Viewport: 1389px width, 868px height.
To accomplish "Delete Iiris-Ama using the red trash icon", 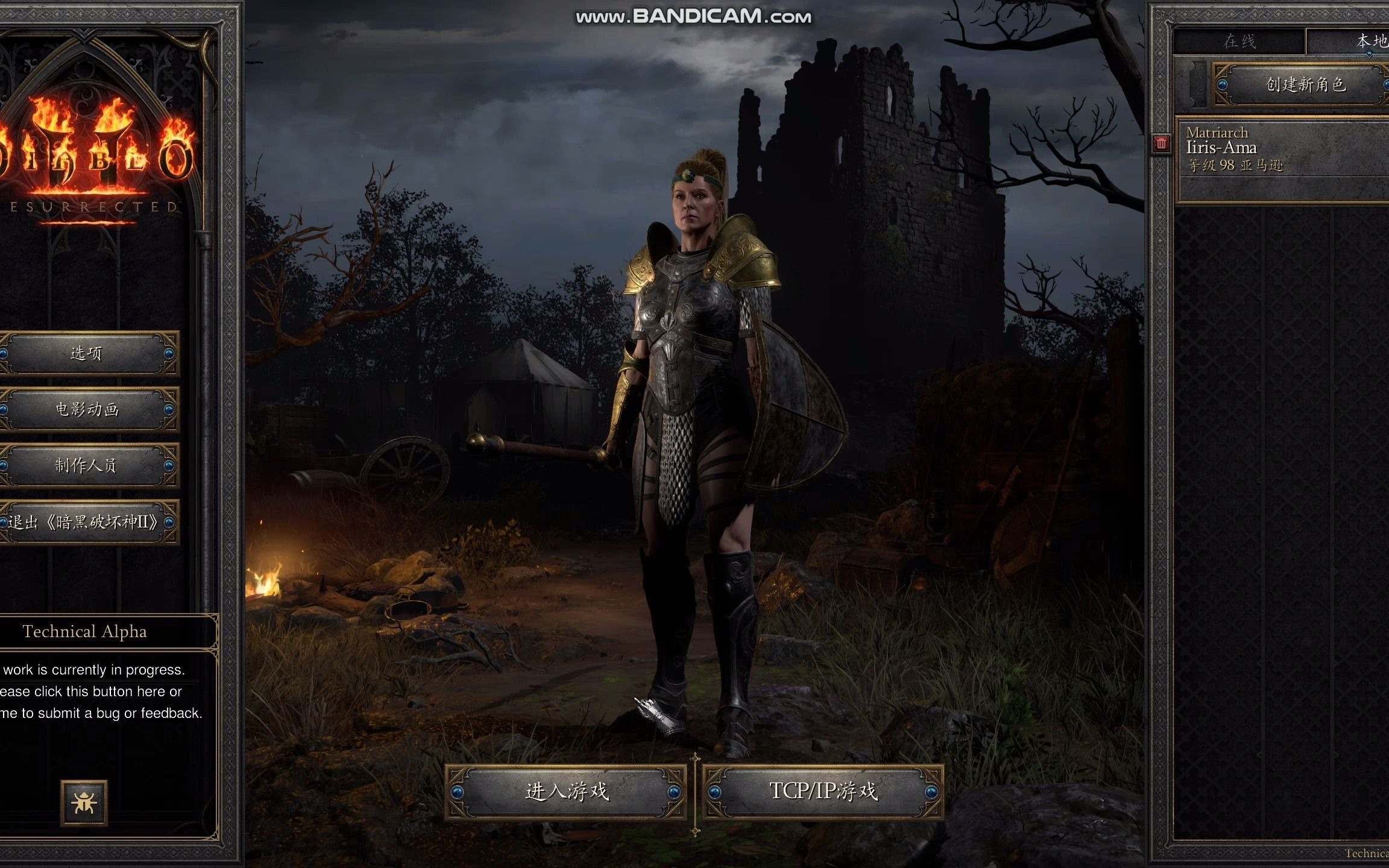I will tap(1161, 143).
